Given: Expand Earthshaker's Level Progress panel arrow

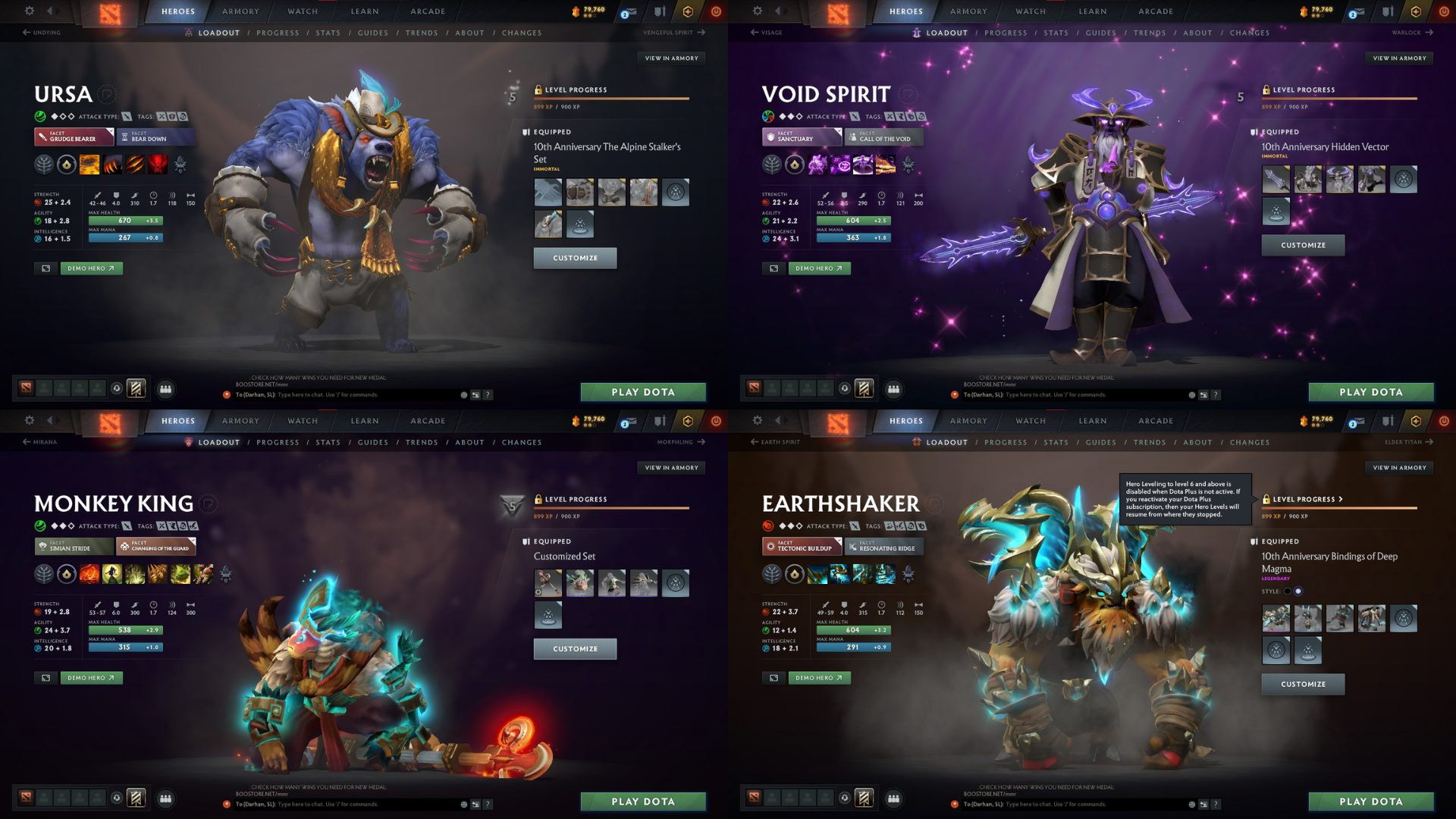Looking at the screenshot, I should pos(1340,499).
